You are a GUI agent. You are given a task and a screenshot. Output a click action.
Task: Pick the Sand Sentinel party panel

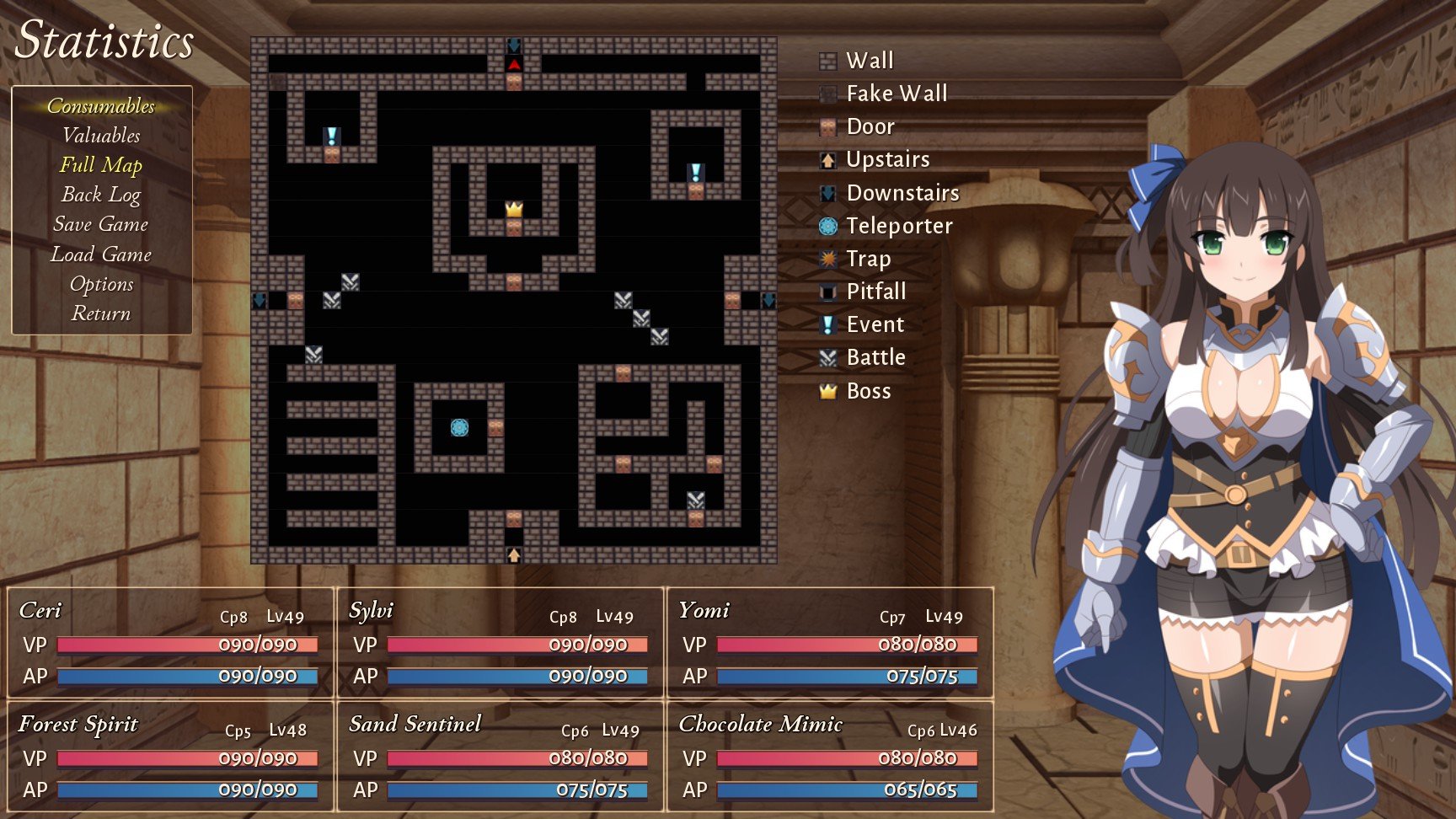click(500, 756)
